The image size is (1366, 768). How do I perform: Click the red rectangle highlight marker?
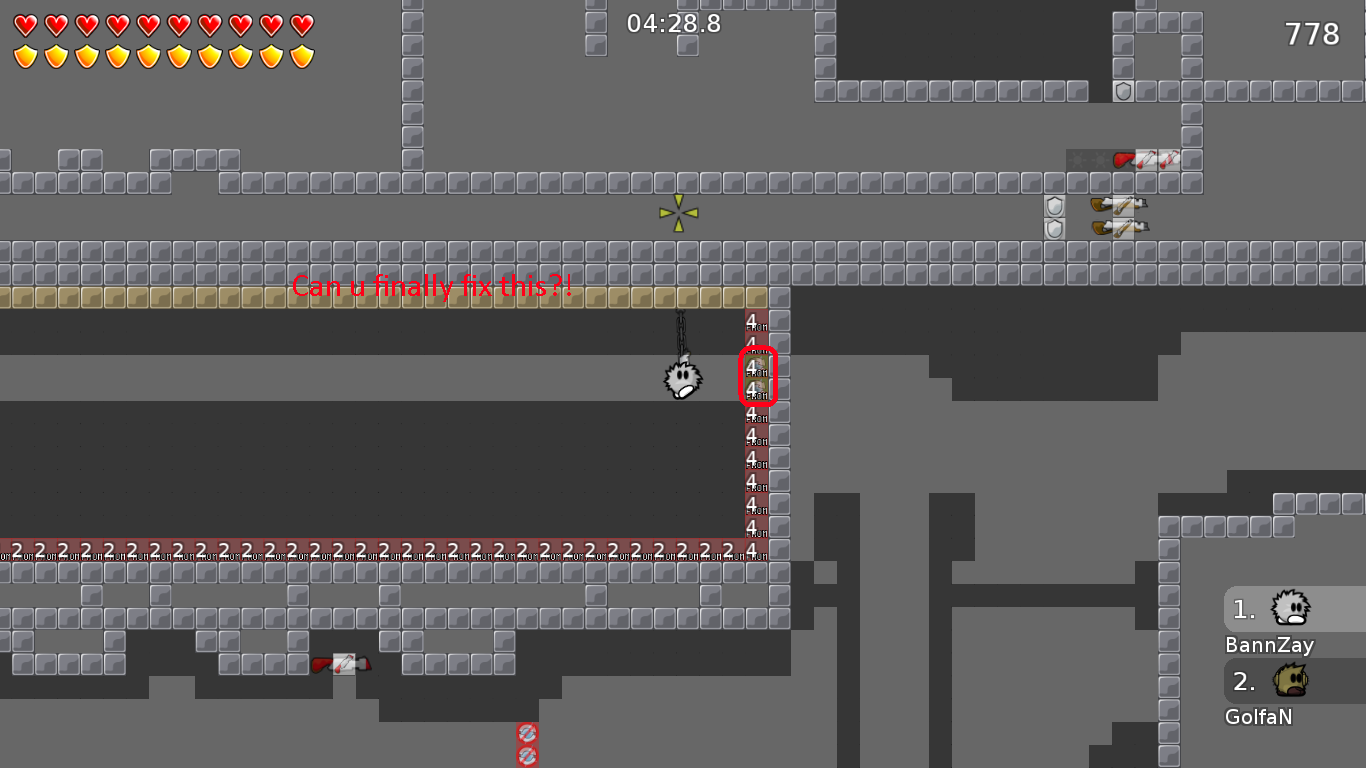(x=756, y=378)
